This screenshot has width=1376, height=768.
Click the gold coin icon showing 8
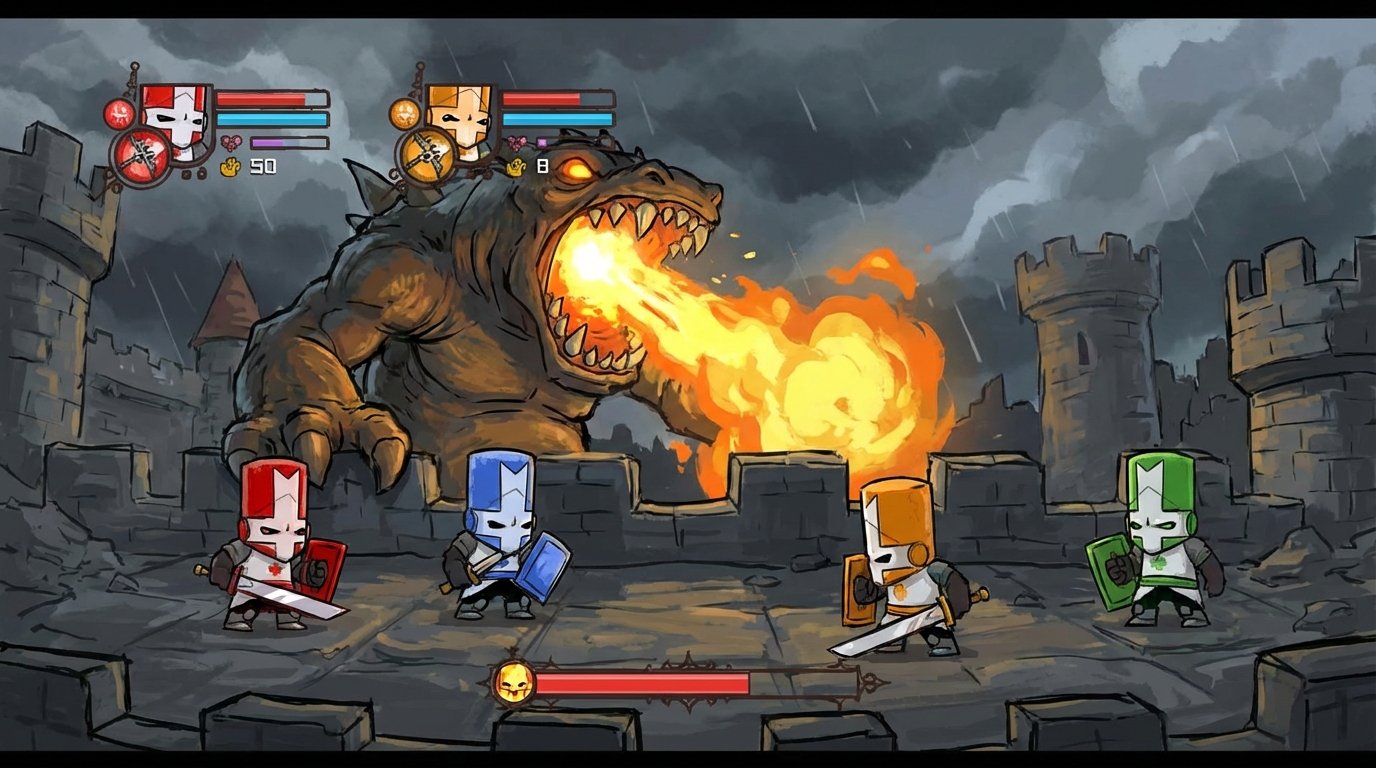pyautogui.click(x=516, y=166)
